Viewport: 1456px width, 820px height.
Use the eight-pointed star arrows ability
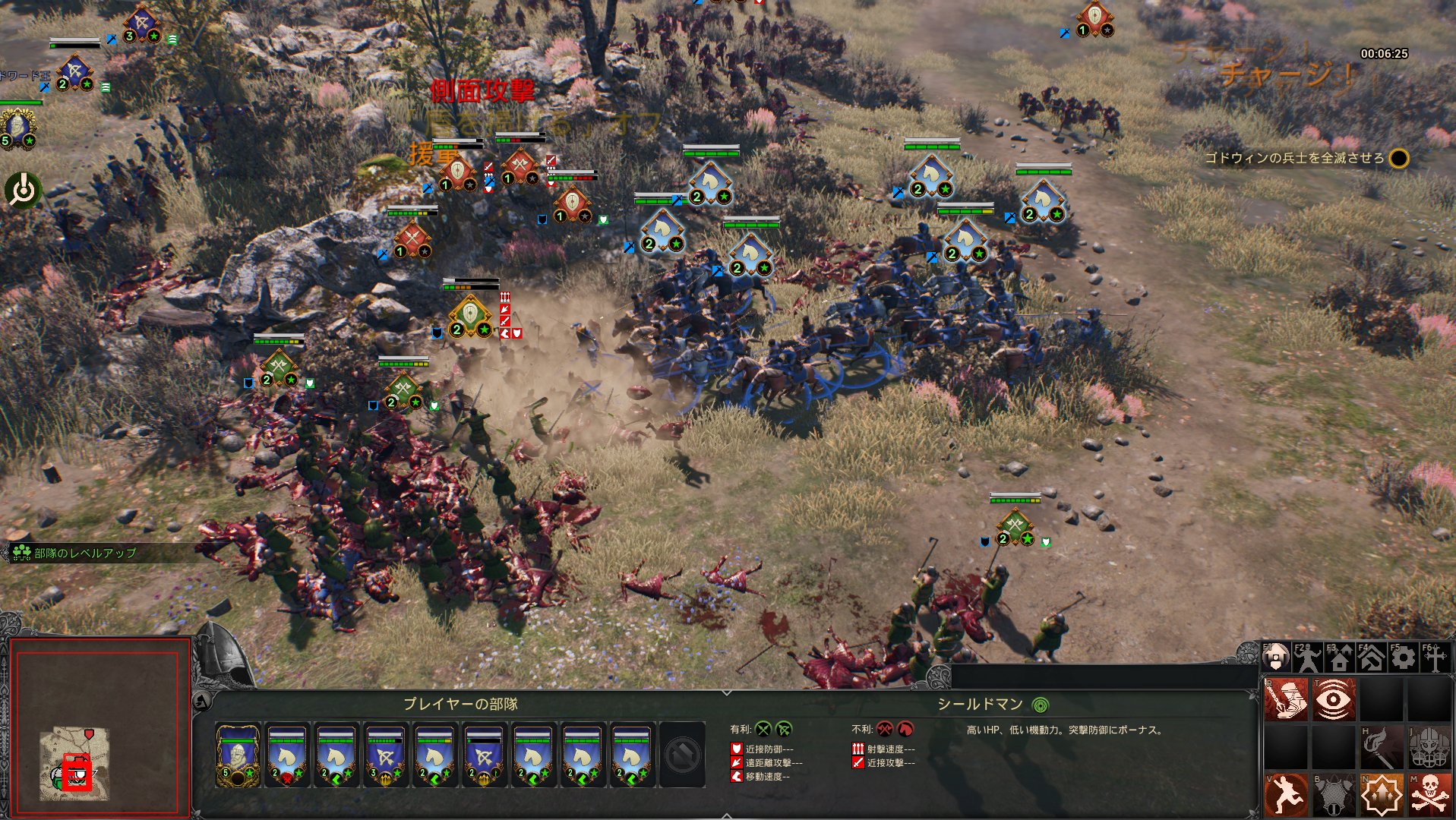(1382, 795)
